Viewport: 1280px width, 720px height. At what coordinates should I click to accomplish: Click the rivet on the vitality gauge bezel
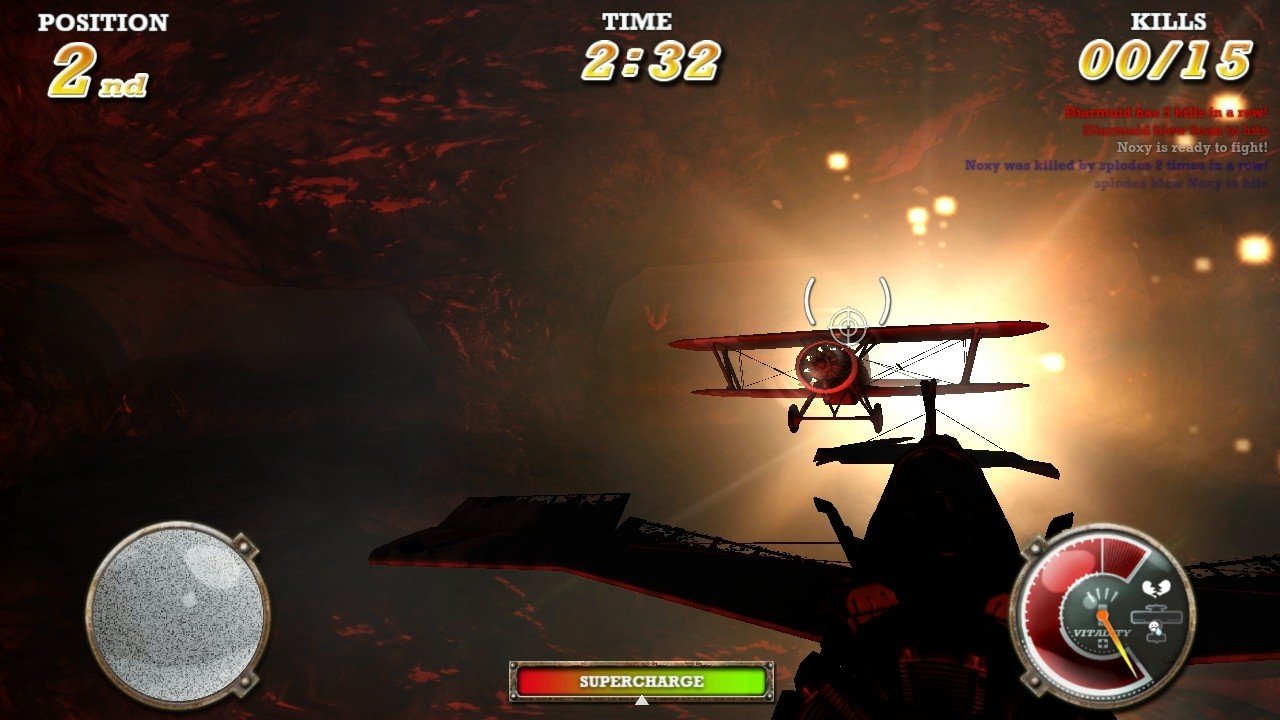click(x=1033, y=550)
